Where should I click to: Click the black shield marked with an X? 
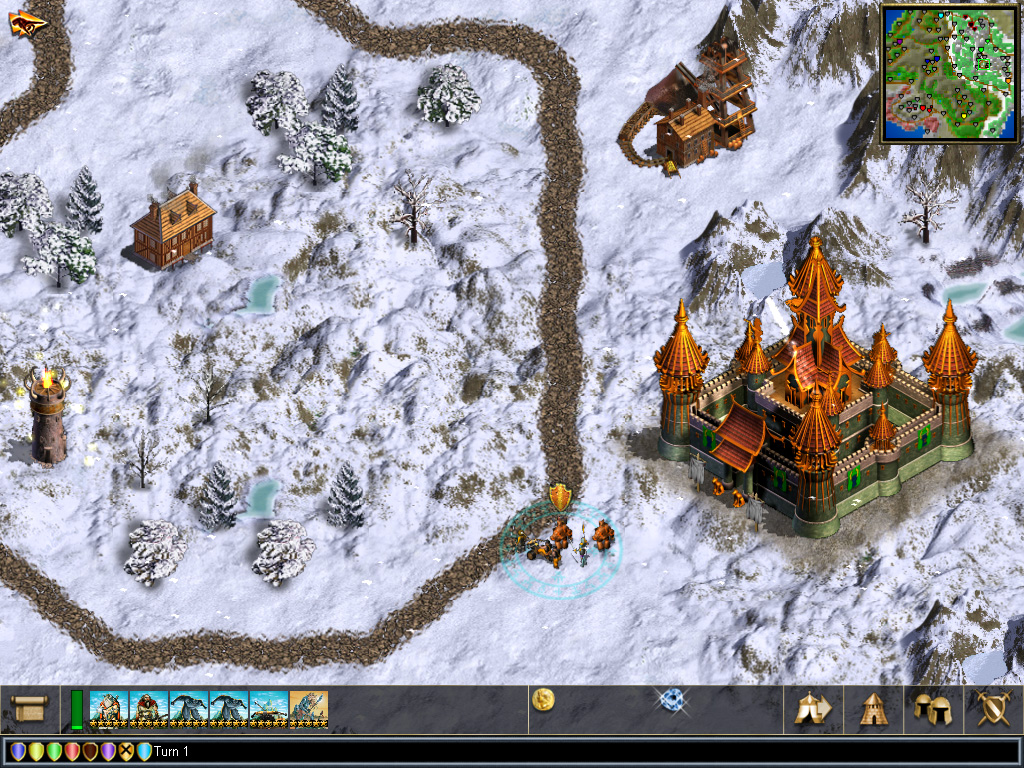[x=126, y=752]
